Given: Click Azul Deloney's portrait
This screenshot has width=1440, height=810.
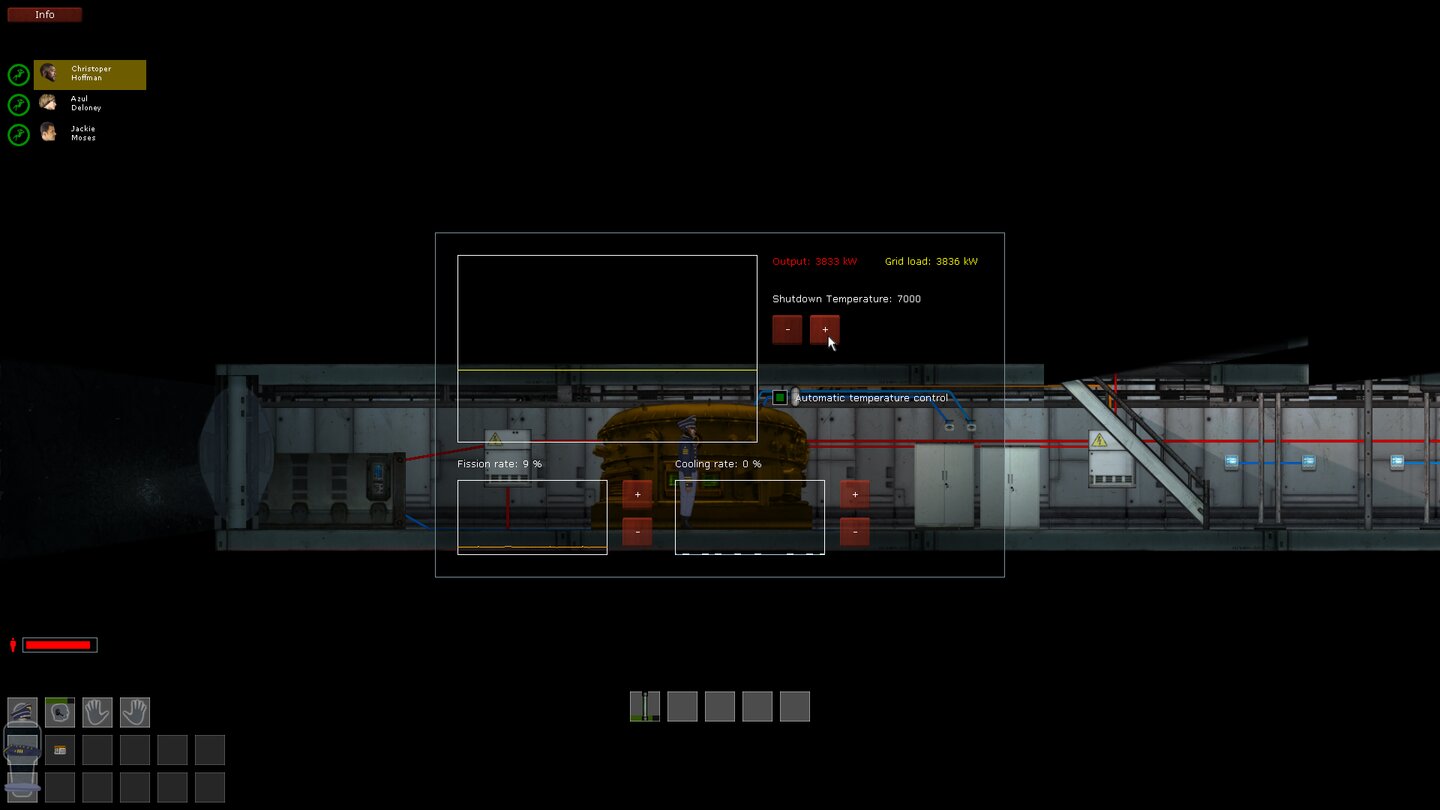Looking at the screenshot, I should tap(47, 102).
